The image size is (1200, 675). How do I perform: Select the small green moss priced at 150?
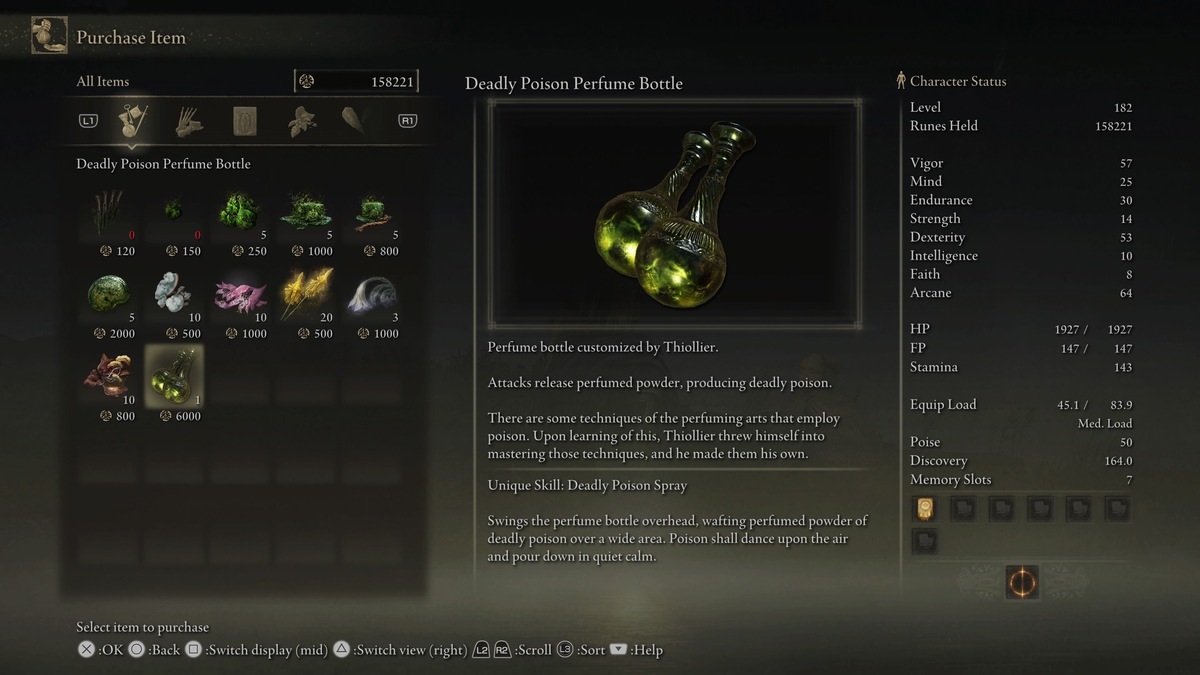174,213
